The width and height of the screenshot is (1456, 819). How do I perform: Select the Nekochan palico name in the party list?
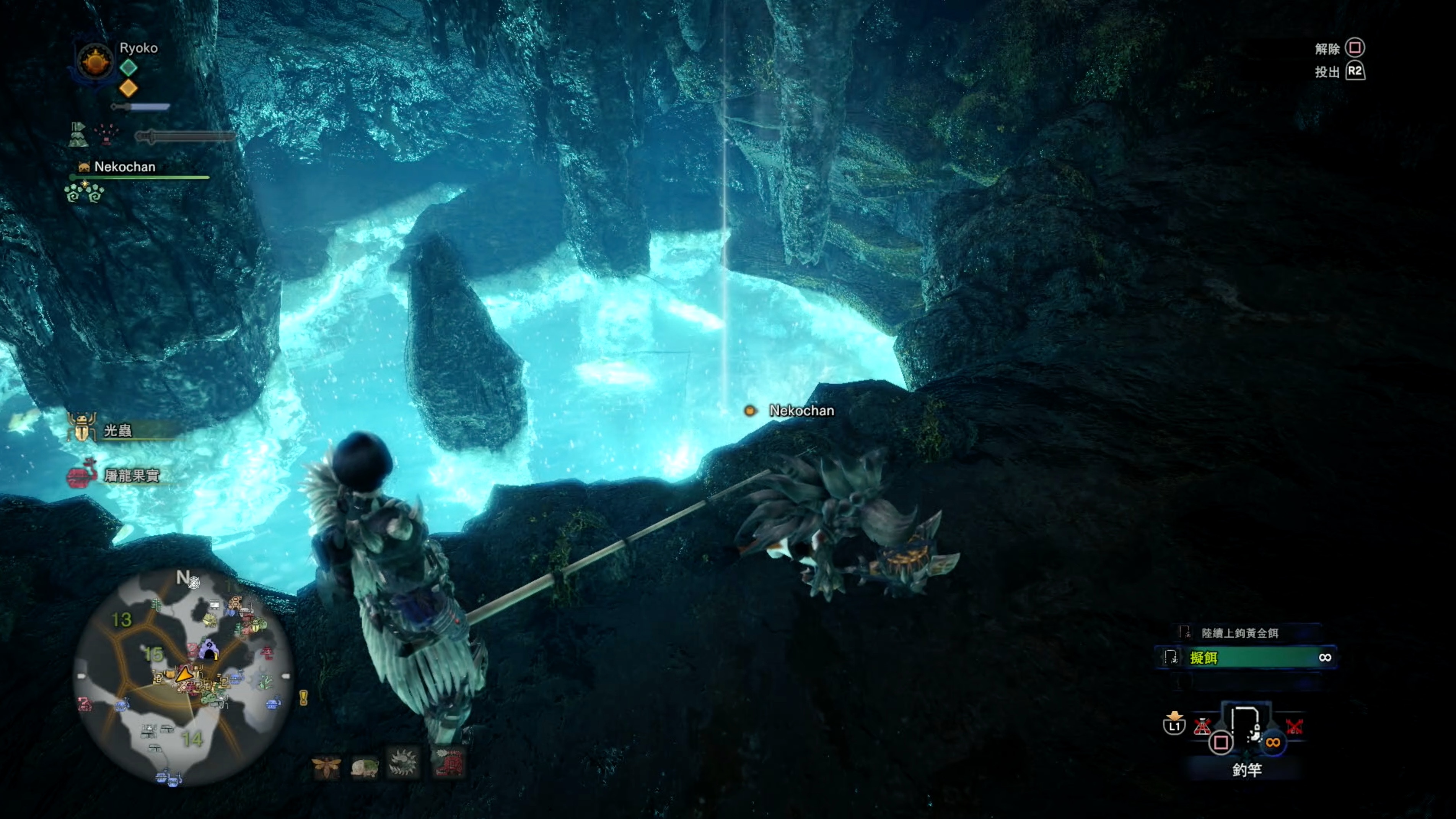pyautogui.click(x=124, y=167)
